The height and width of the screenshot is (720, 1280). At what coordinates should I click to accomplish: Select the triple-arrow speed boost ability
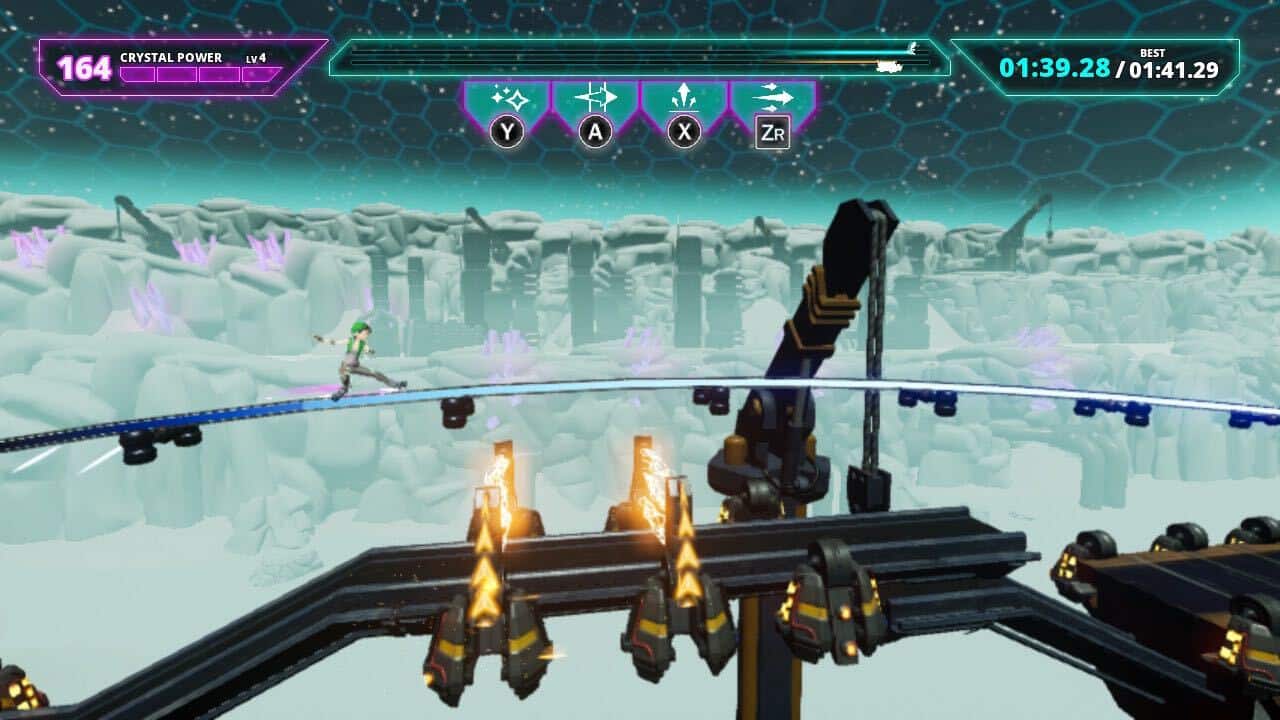click(x=772, y=100)
